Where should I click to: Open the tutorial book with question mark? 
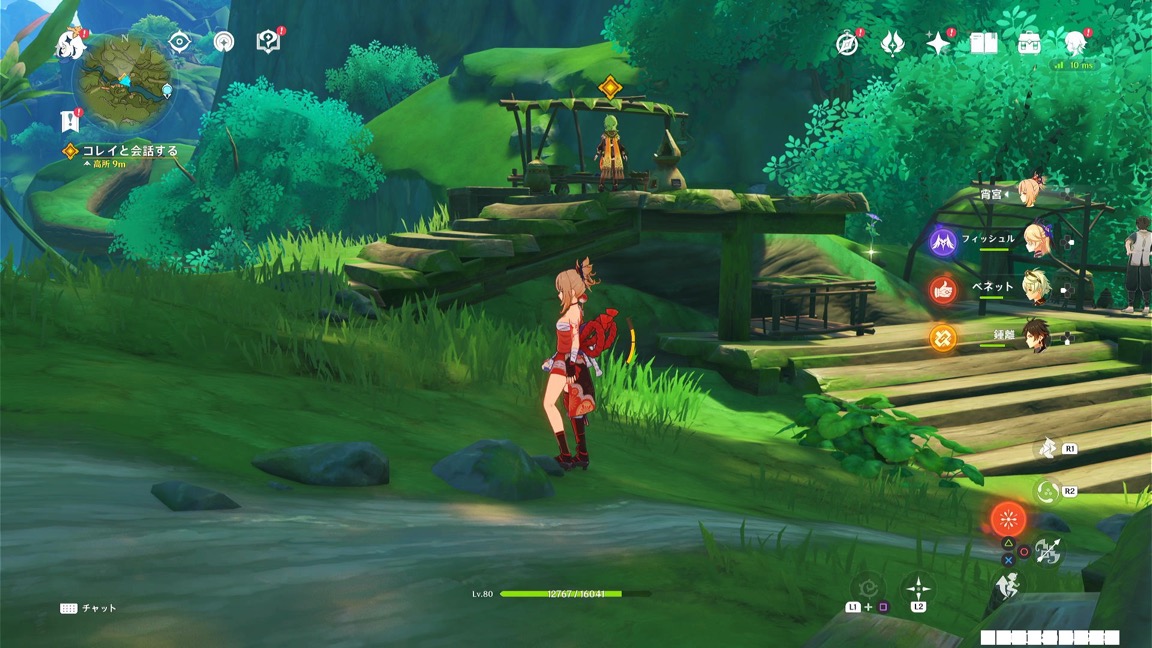[268, 41]
